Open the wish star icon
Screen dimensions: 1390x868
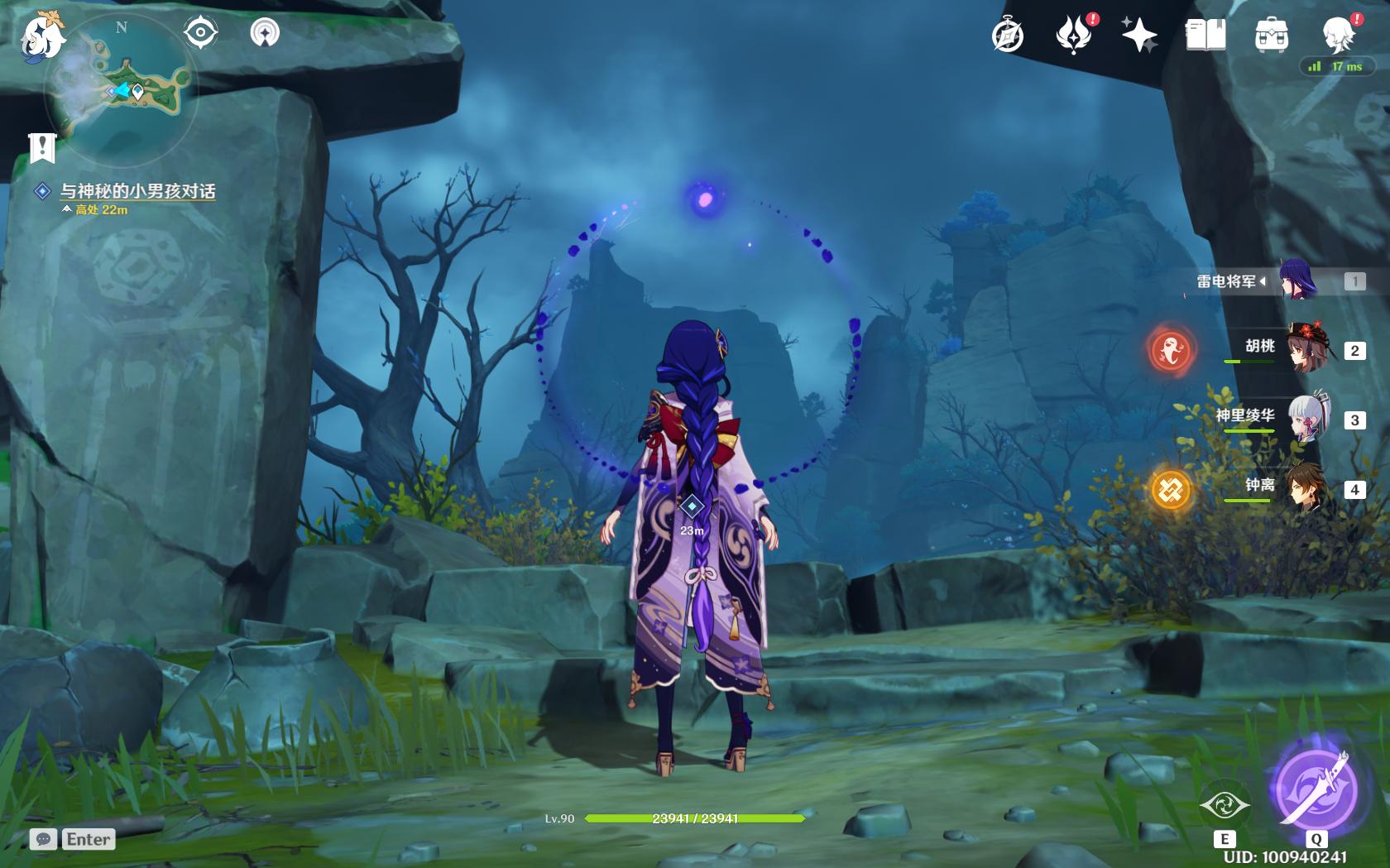coord(1138,35)
